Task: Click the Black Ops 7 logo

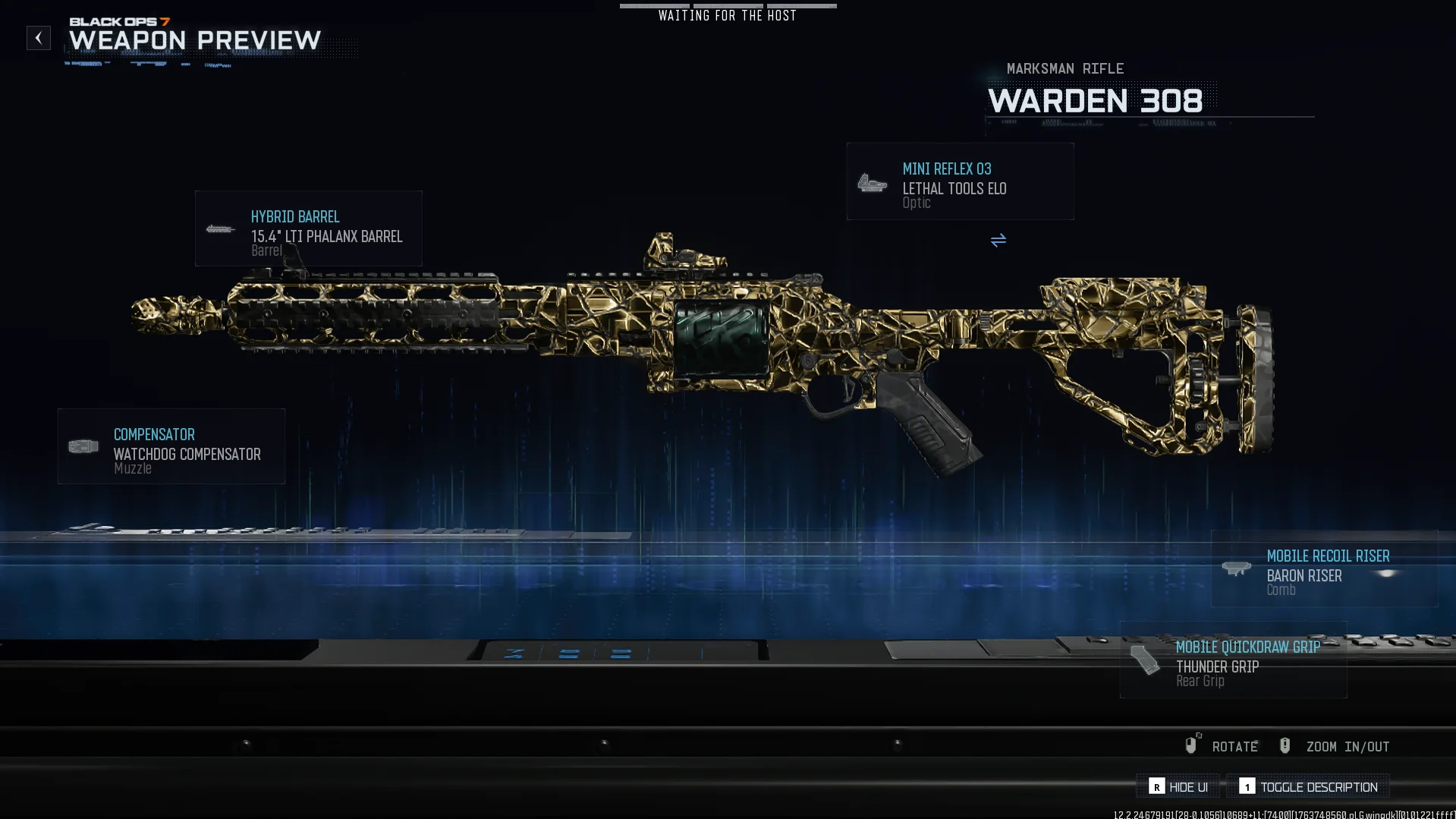Action: (121, 22)
